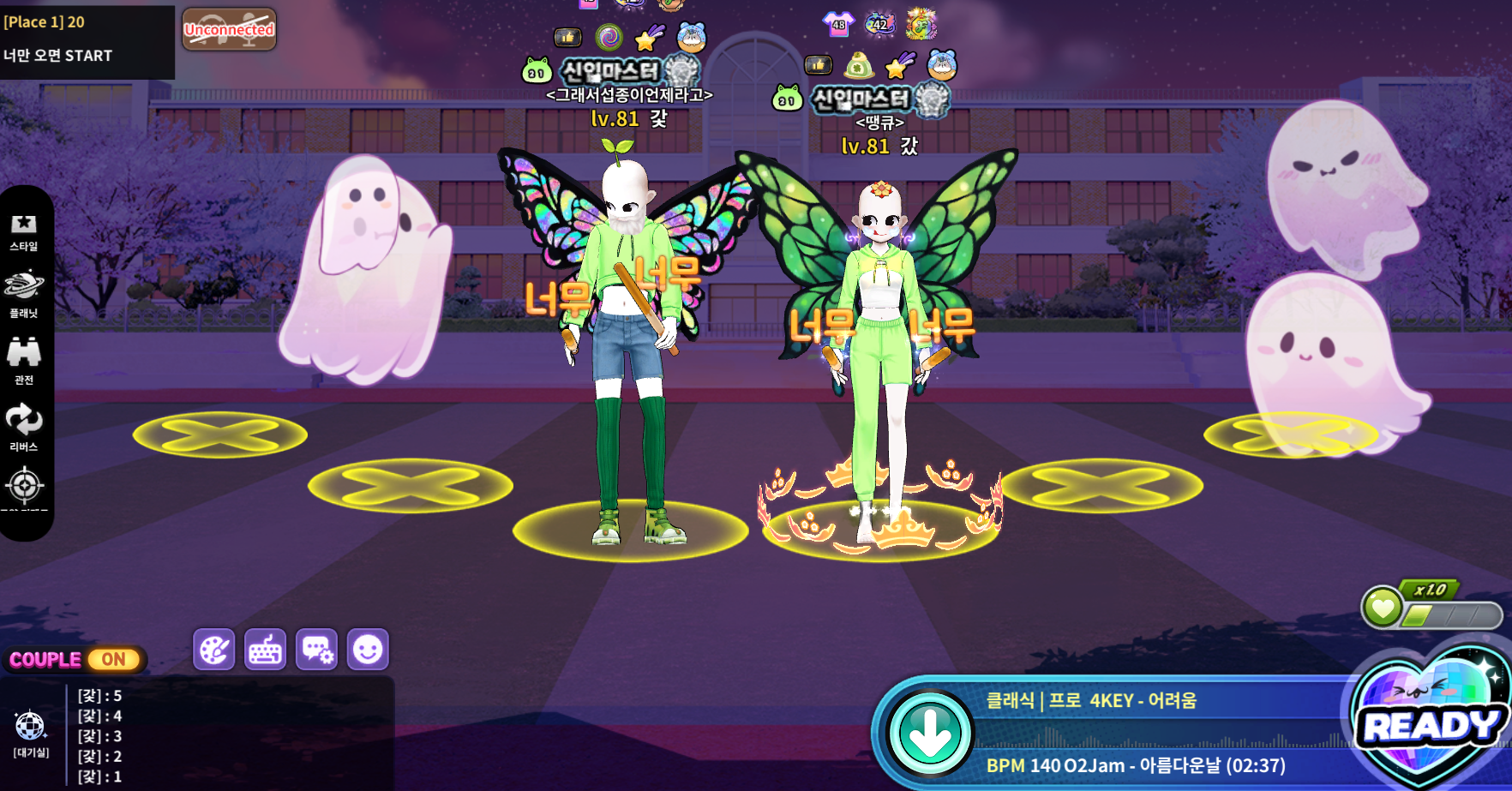Toggle the COUPLE ON switch
The height and width of the screenshot is (791, 1512).
click(113, 660)
